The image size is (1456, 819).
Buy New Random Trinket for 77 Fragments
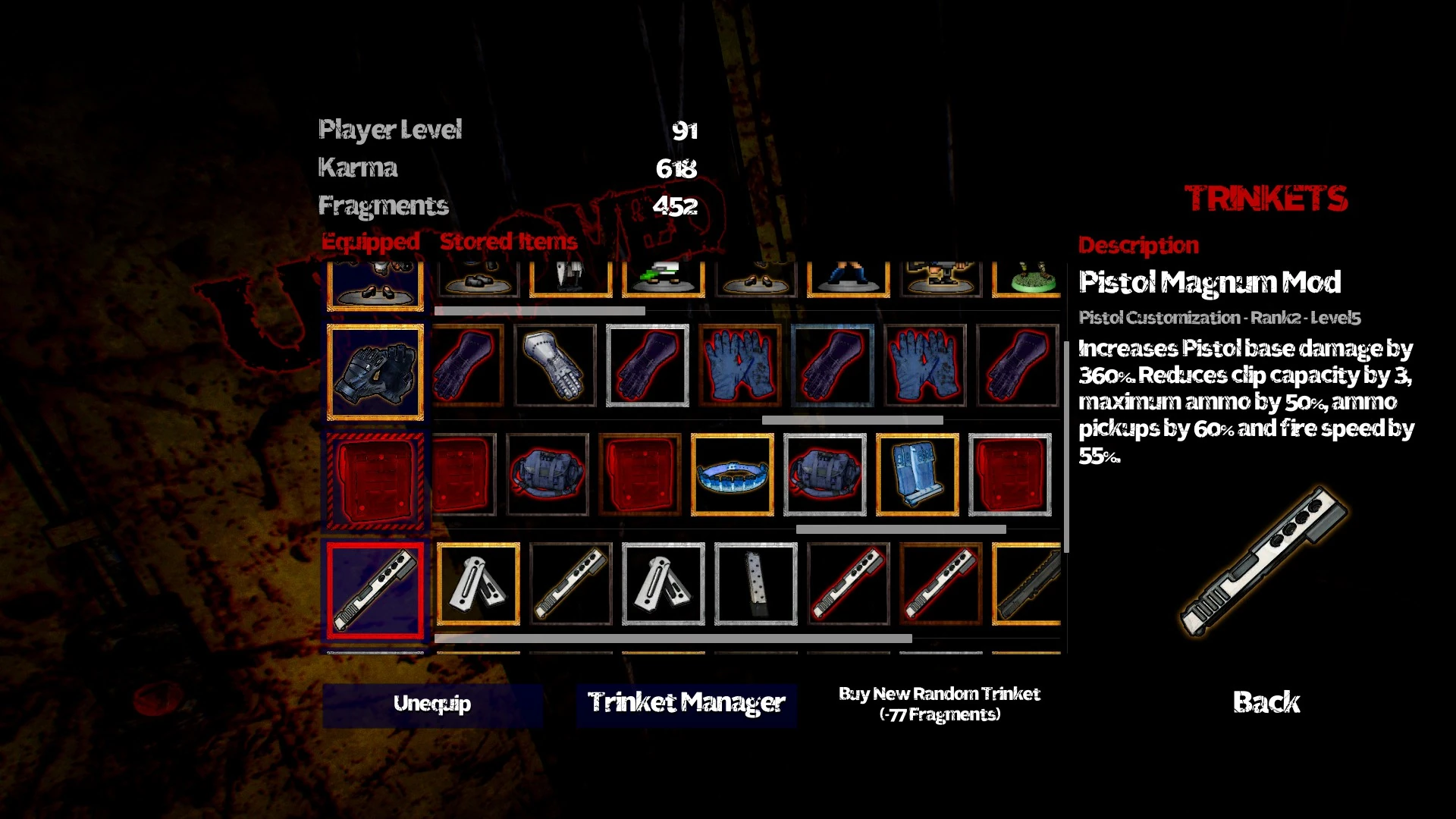click(x=939, y=704)
